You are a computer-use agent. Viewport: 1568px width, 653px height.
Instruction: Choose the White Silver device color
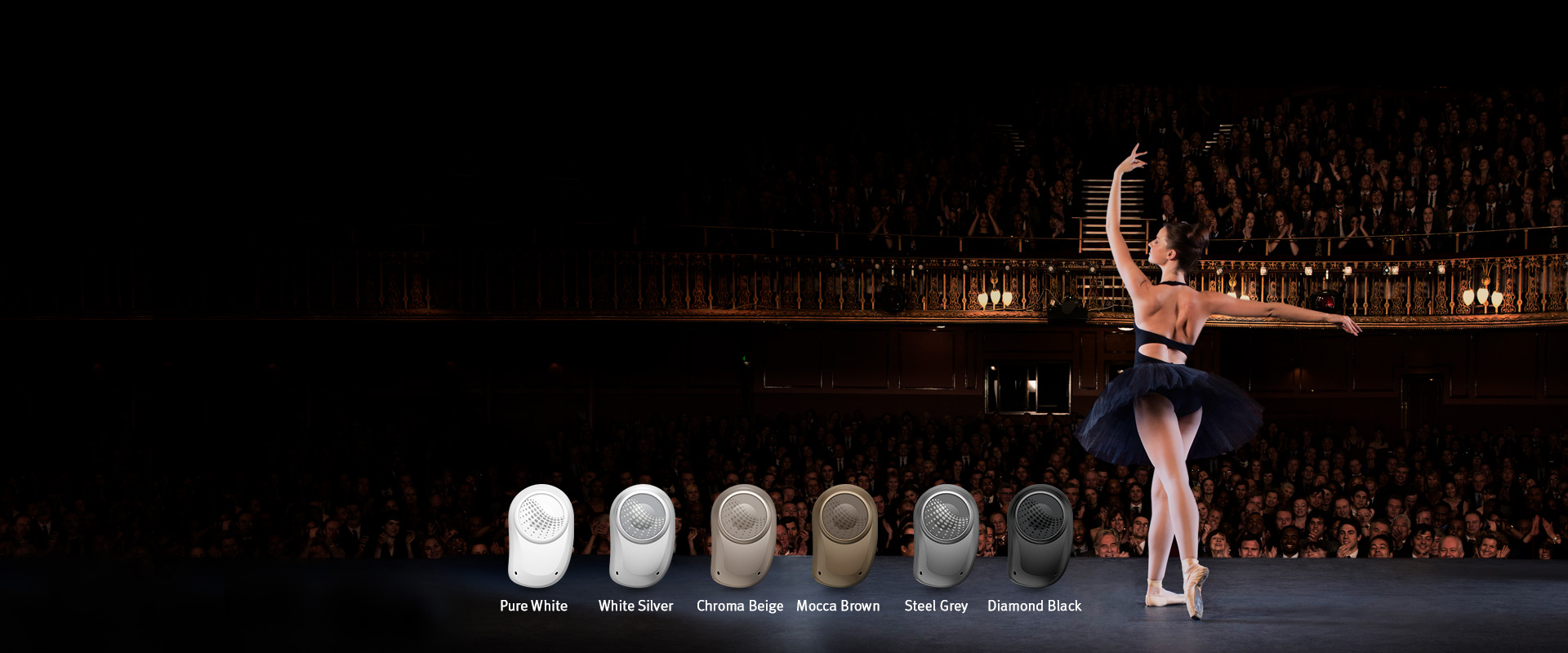tap(641, 535)
